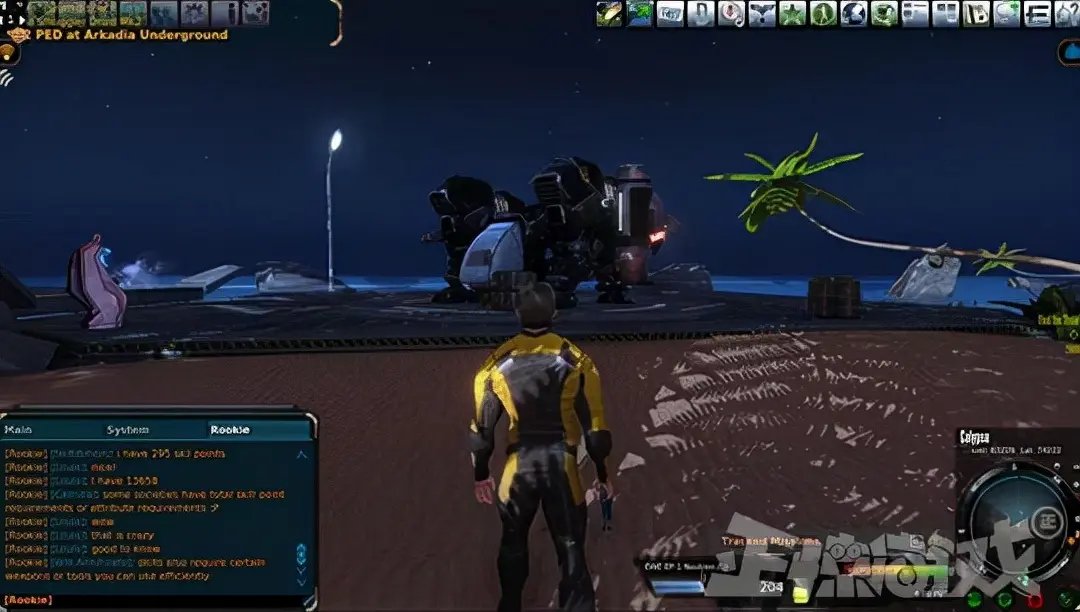Open the globe planet icon
Image resolution: width=1080 pixels, height=612 pixels.
click(853, 13)
